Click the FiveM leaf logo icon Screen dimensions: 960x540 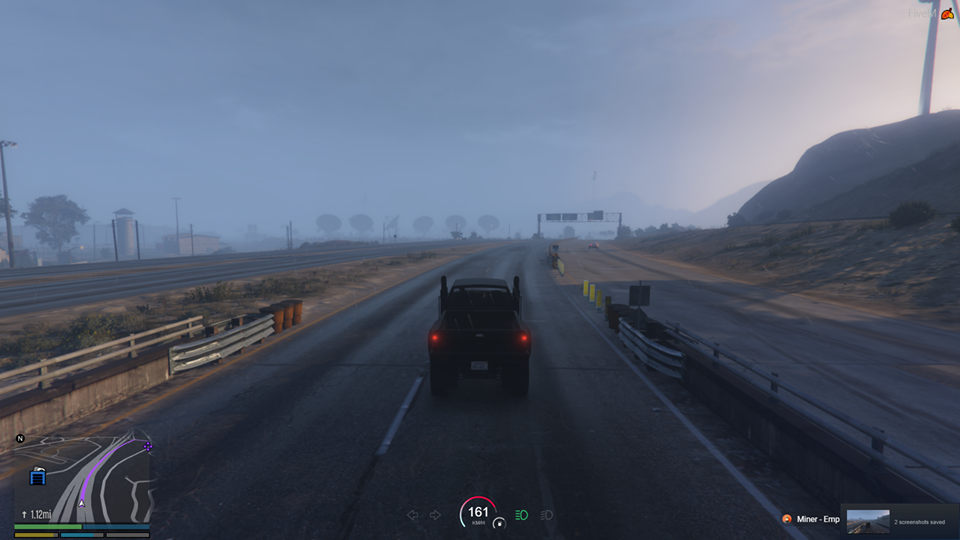click(946, 13)
